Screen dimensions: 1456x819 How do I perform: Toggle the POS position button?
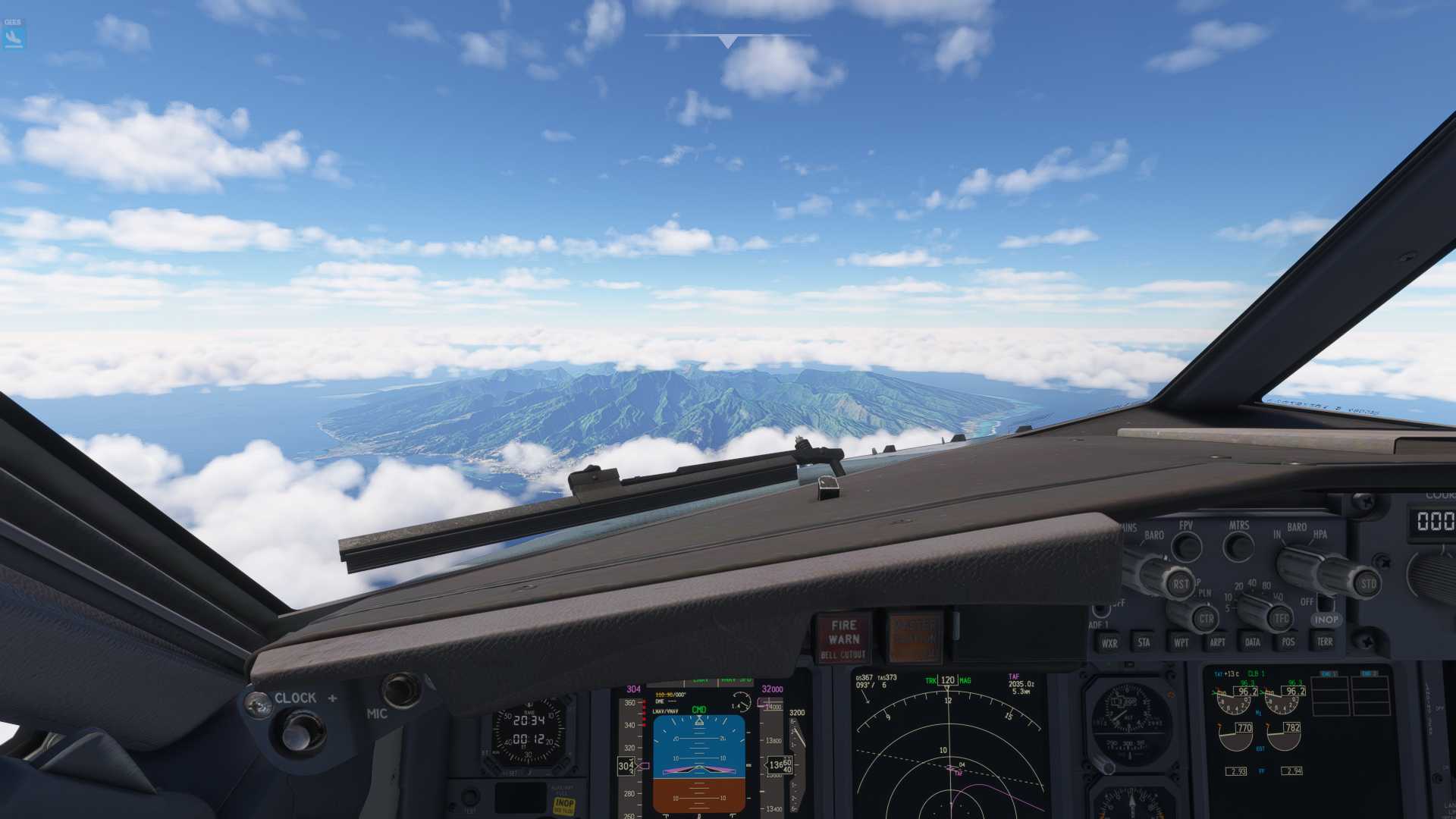(1288, 642)
